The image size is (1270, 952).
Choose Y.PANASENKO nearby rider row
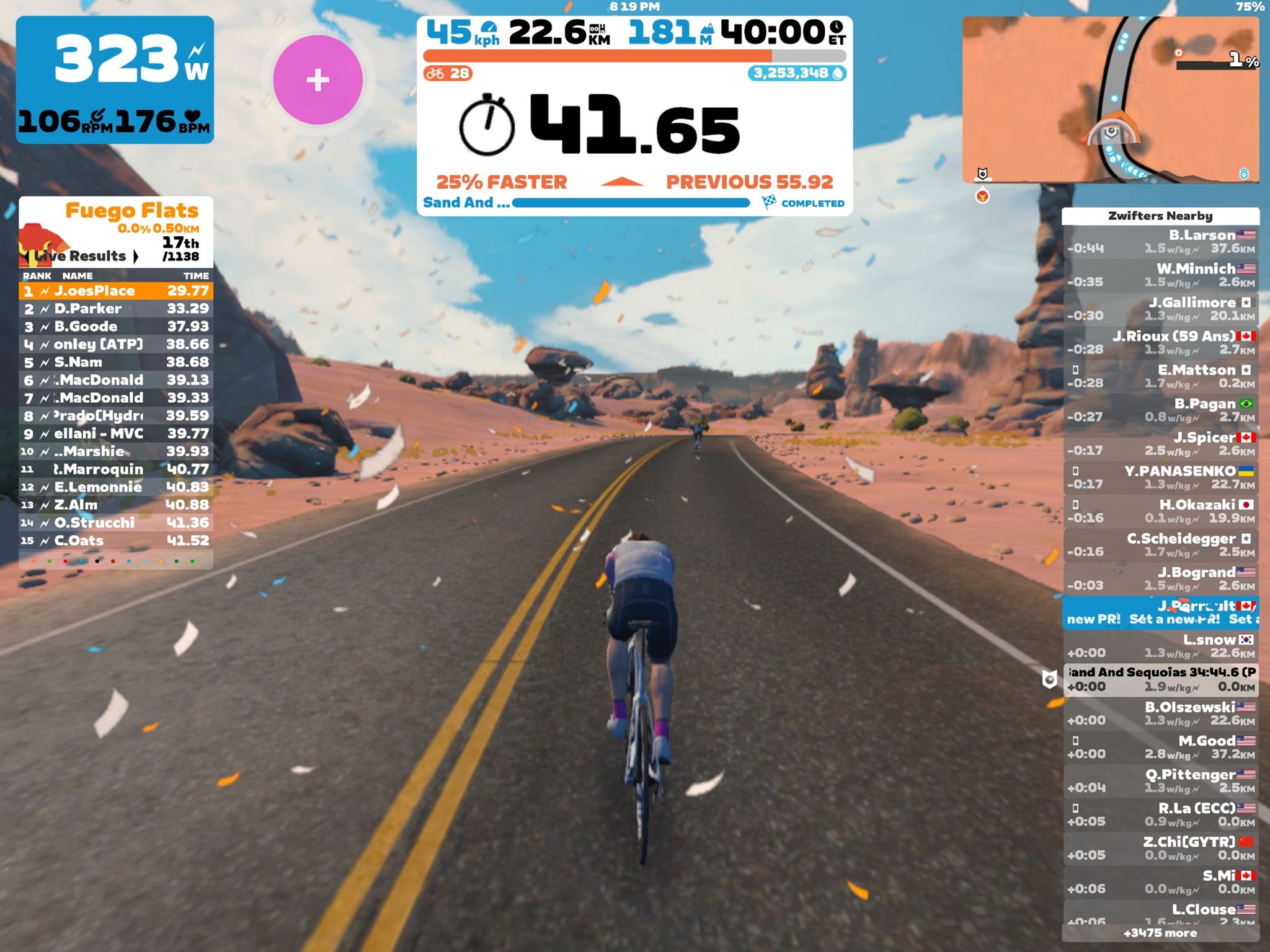pyautogui.click(x=1161, y=477)
